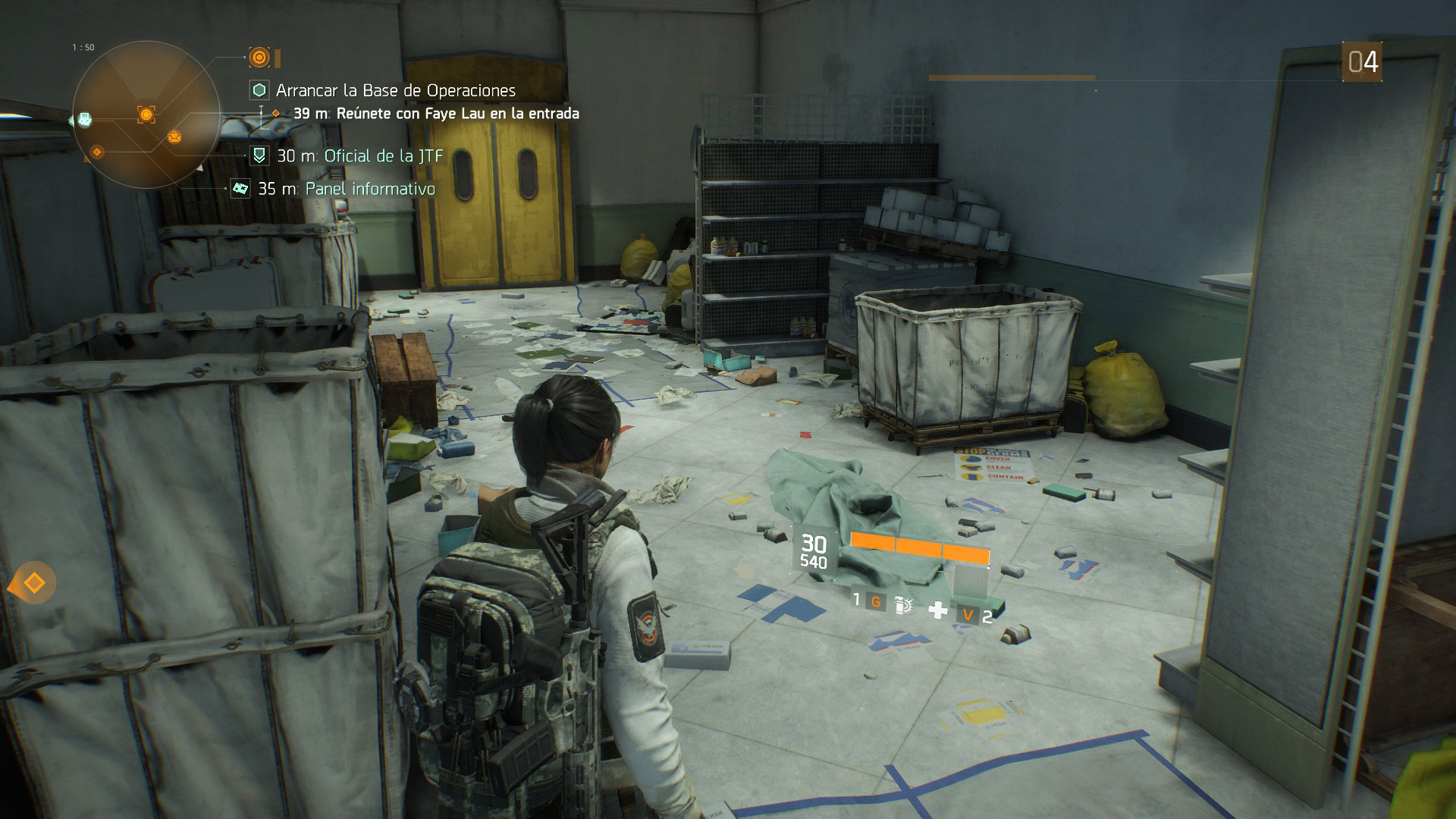Use the medkit cross icon
Viewport: 1456px width, 819px height.
938,610
